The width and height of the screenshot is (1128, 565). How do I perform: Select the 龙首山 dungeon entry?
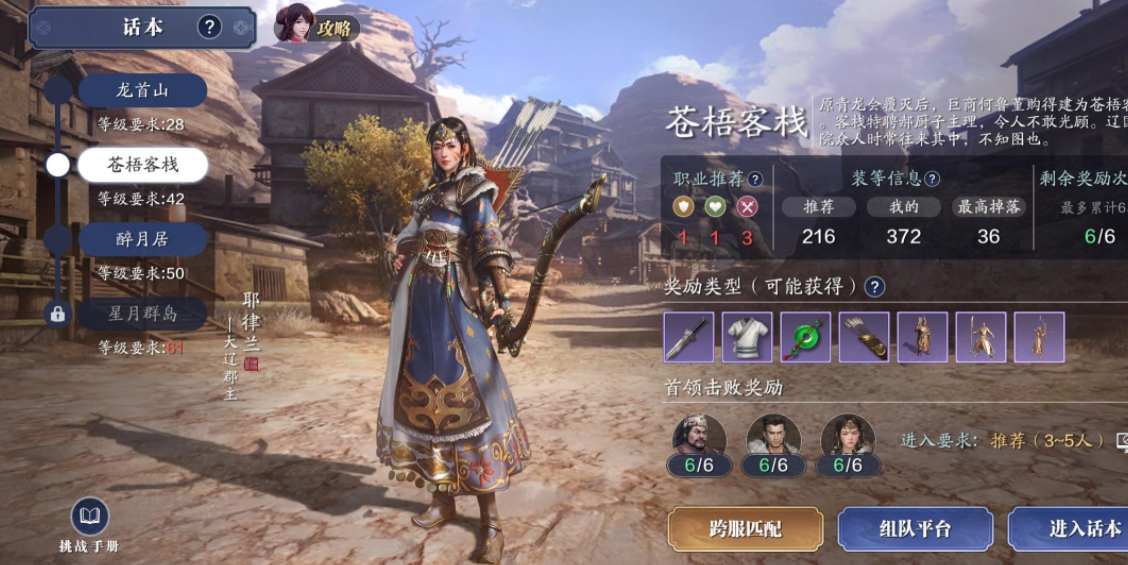pos(142,90)
